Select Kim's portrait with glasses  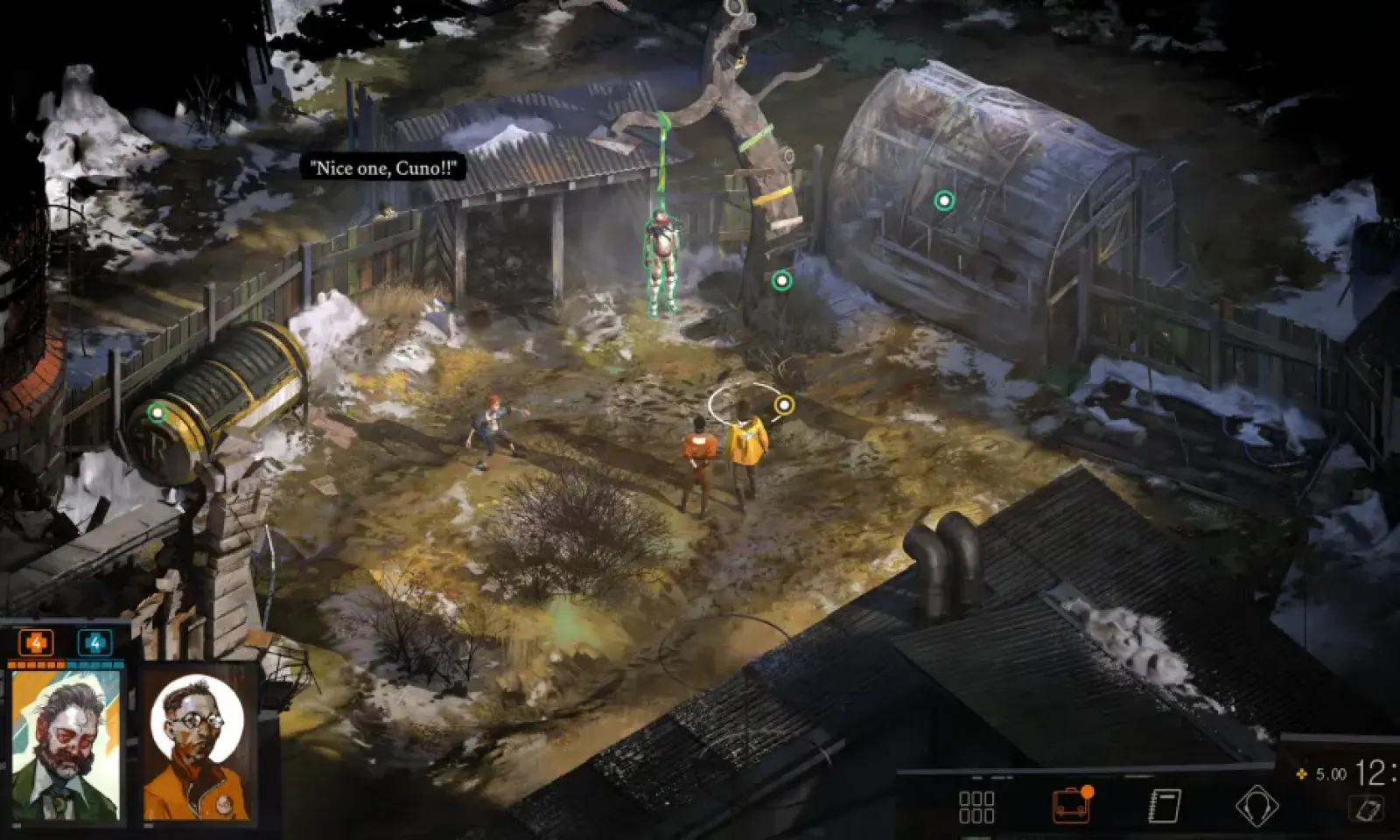tap(196, 746)
